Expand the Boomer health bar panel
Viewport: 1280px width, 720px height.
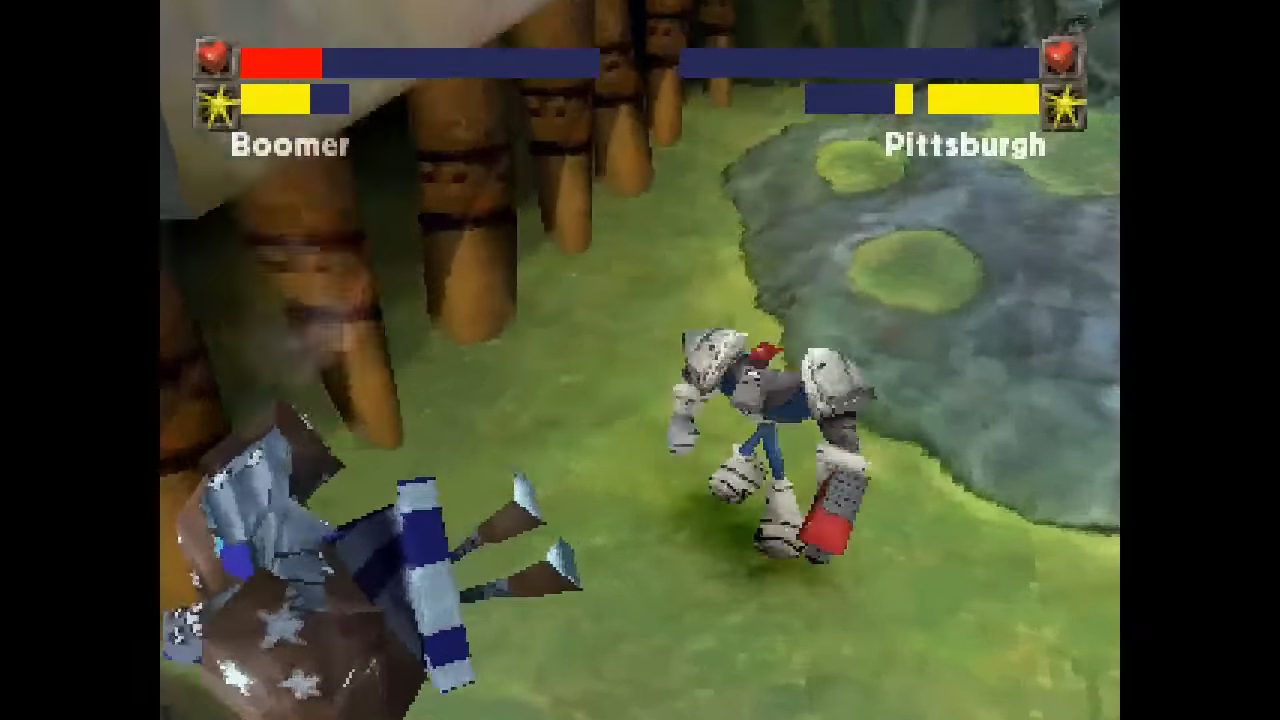click(418, 62)
